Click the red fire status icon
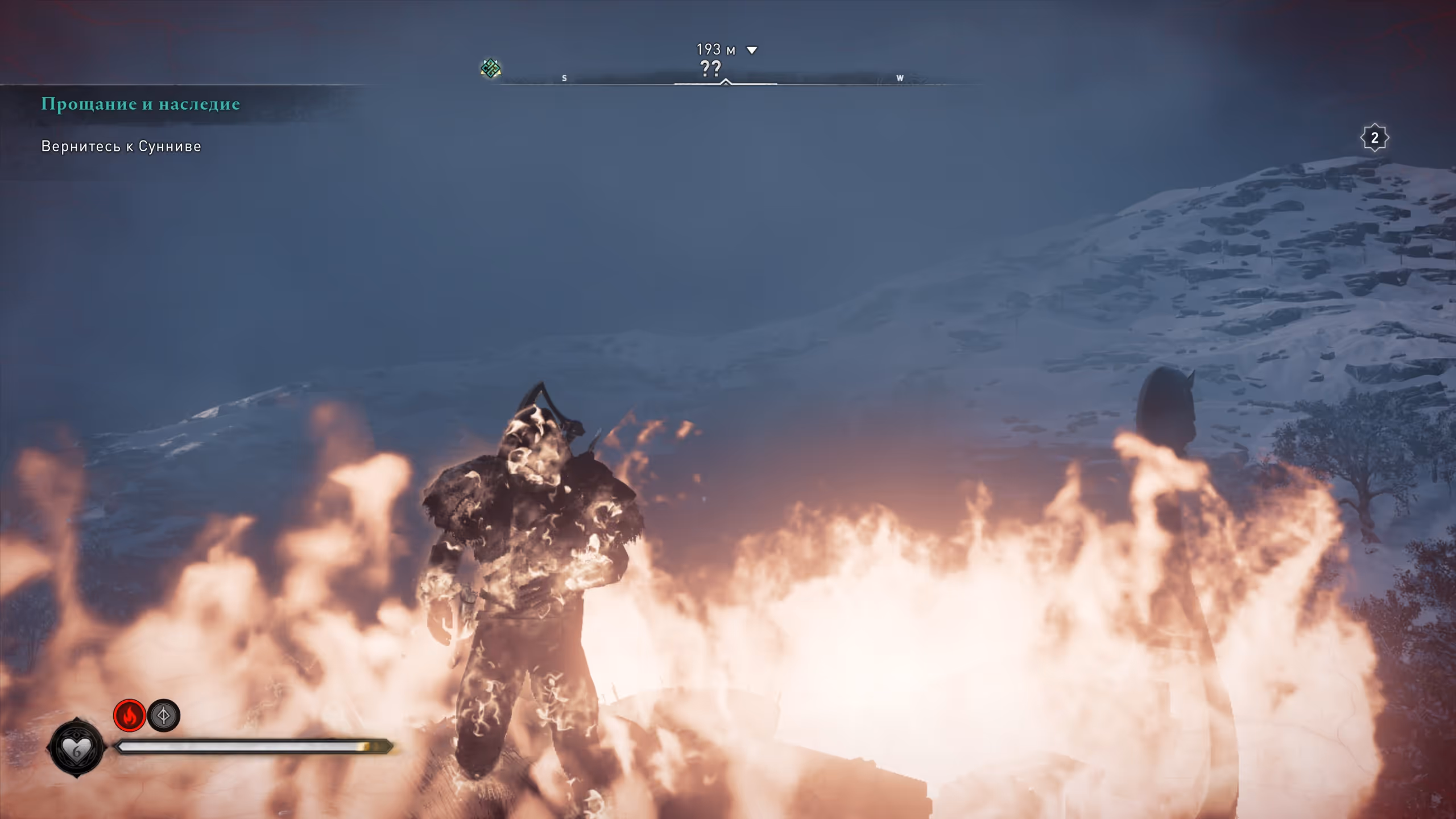This screenshot has height=819, width=1456. point(130,715)
